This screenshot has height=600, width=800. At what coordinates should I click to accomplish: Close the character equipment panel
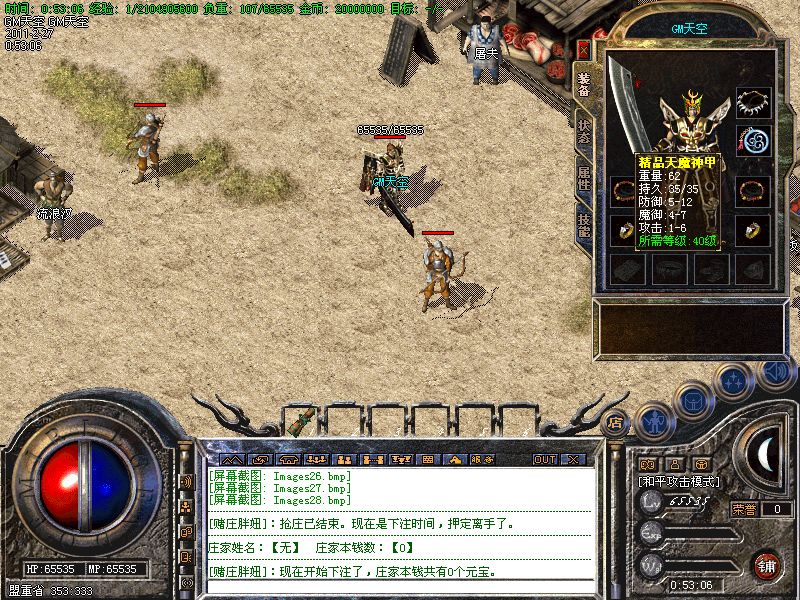click(x=584, y=49)
